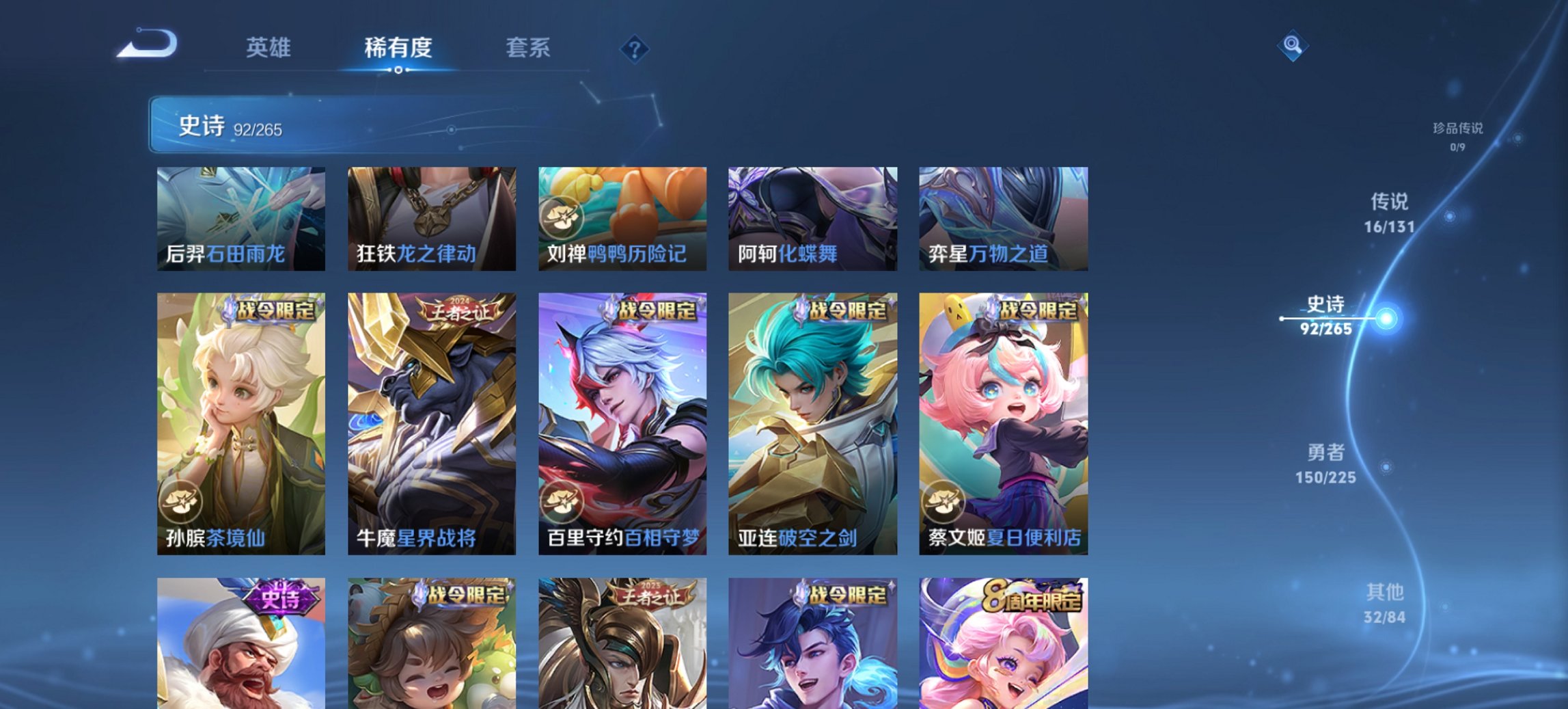The height and width of the screenshot is (709, 1568).
Task: Switch to the 套系 tab
Action: 529,48
